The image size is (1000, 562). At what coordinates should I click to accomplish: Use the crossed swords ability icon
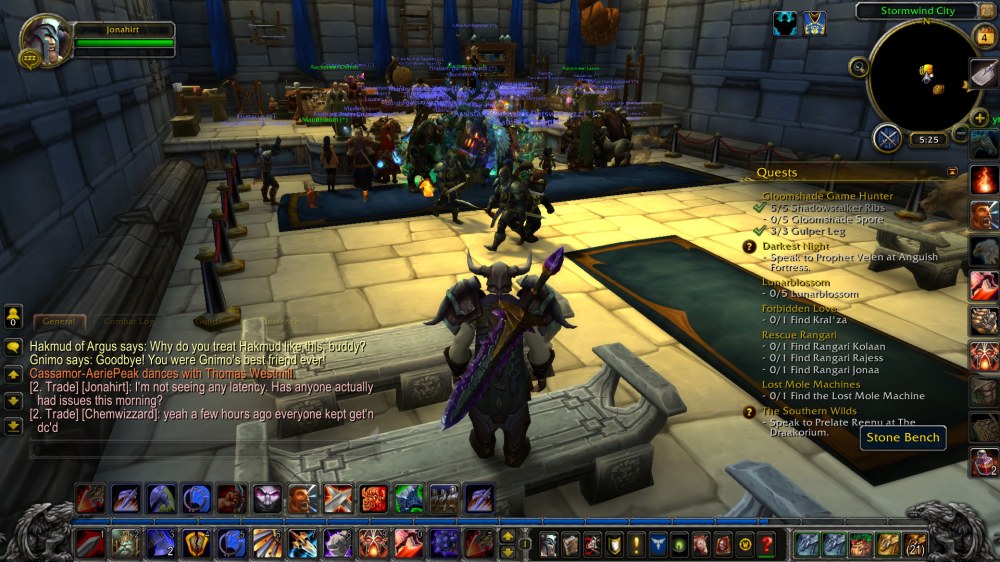[338, 498]
